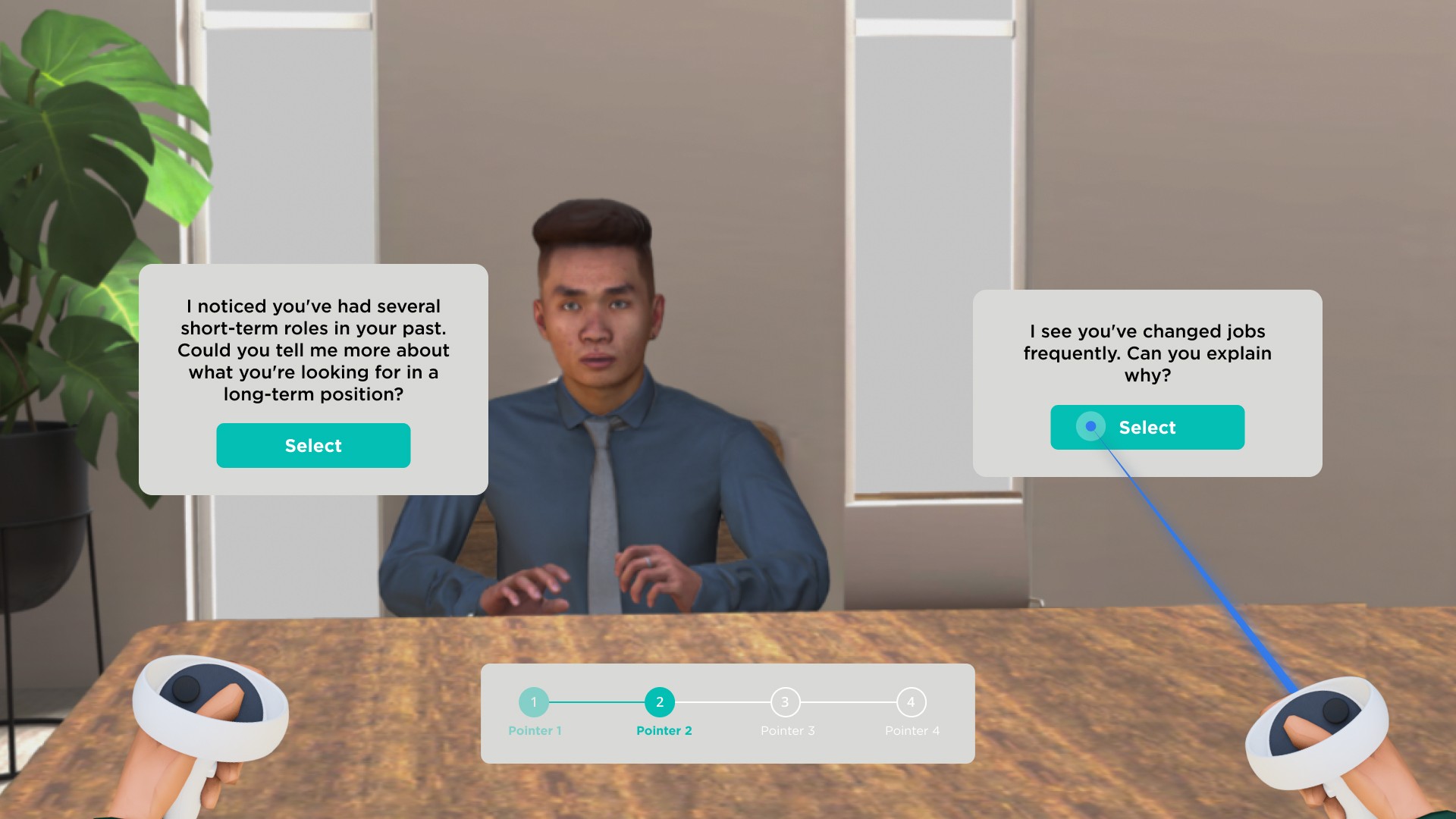Image resolution: width=1456 pixels, height=819 pixels.
Task: Click the Pointer 1 step circle
Action: point(535,702)
